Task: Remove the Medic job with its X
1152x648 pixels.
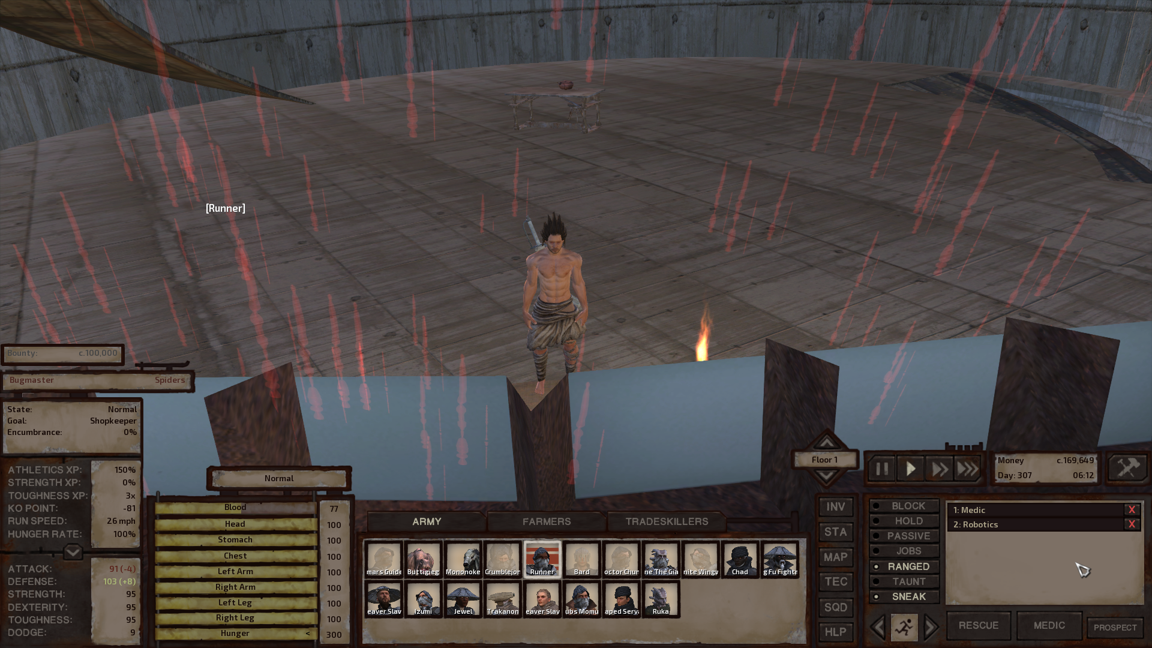Action: click(x=1131, y=510)
